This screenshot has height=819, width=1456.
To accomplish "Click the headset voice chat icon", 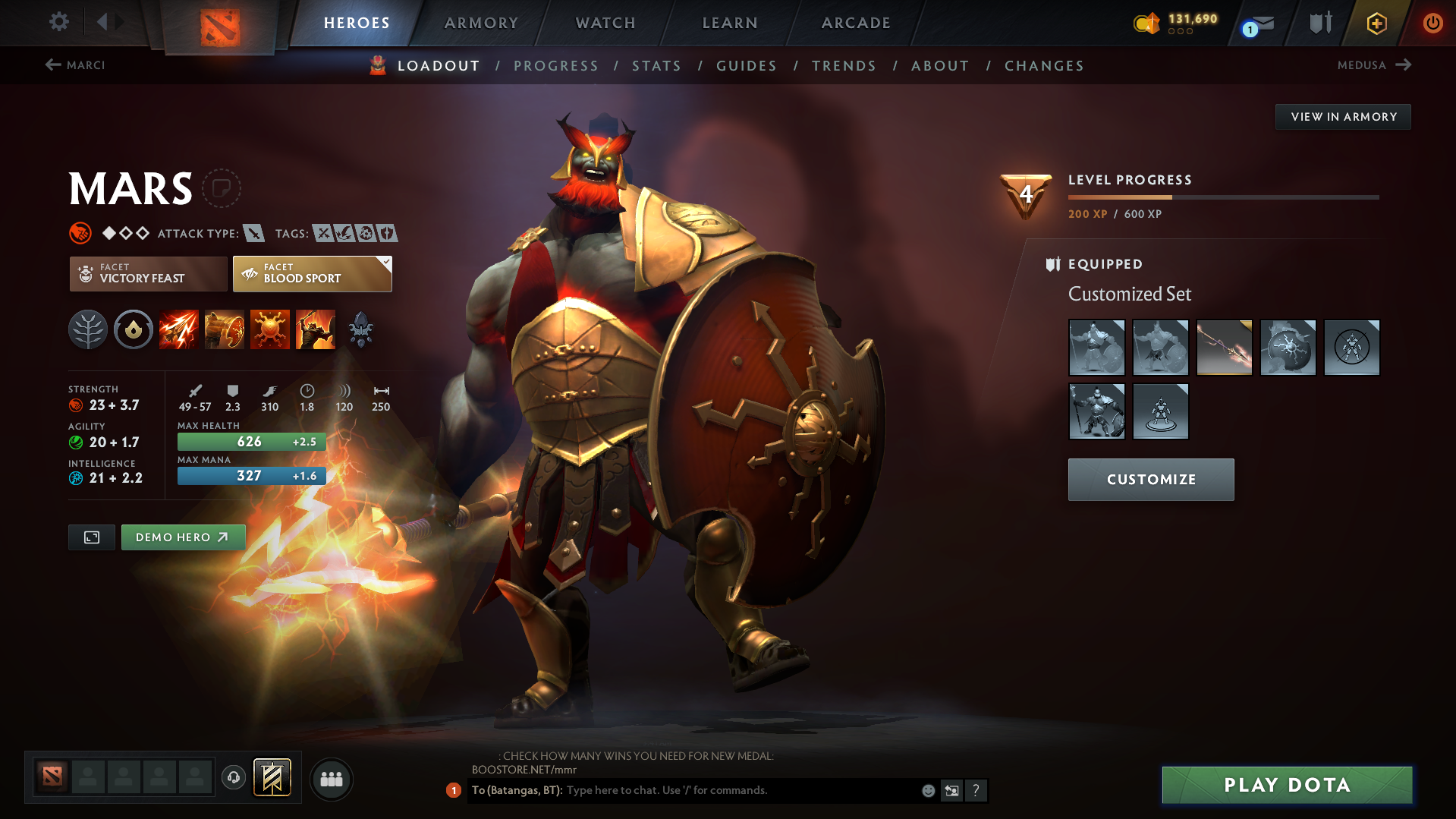I will click(x=233, y=778).
